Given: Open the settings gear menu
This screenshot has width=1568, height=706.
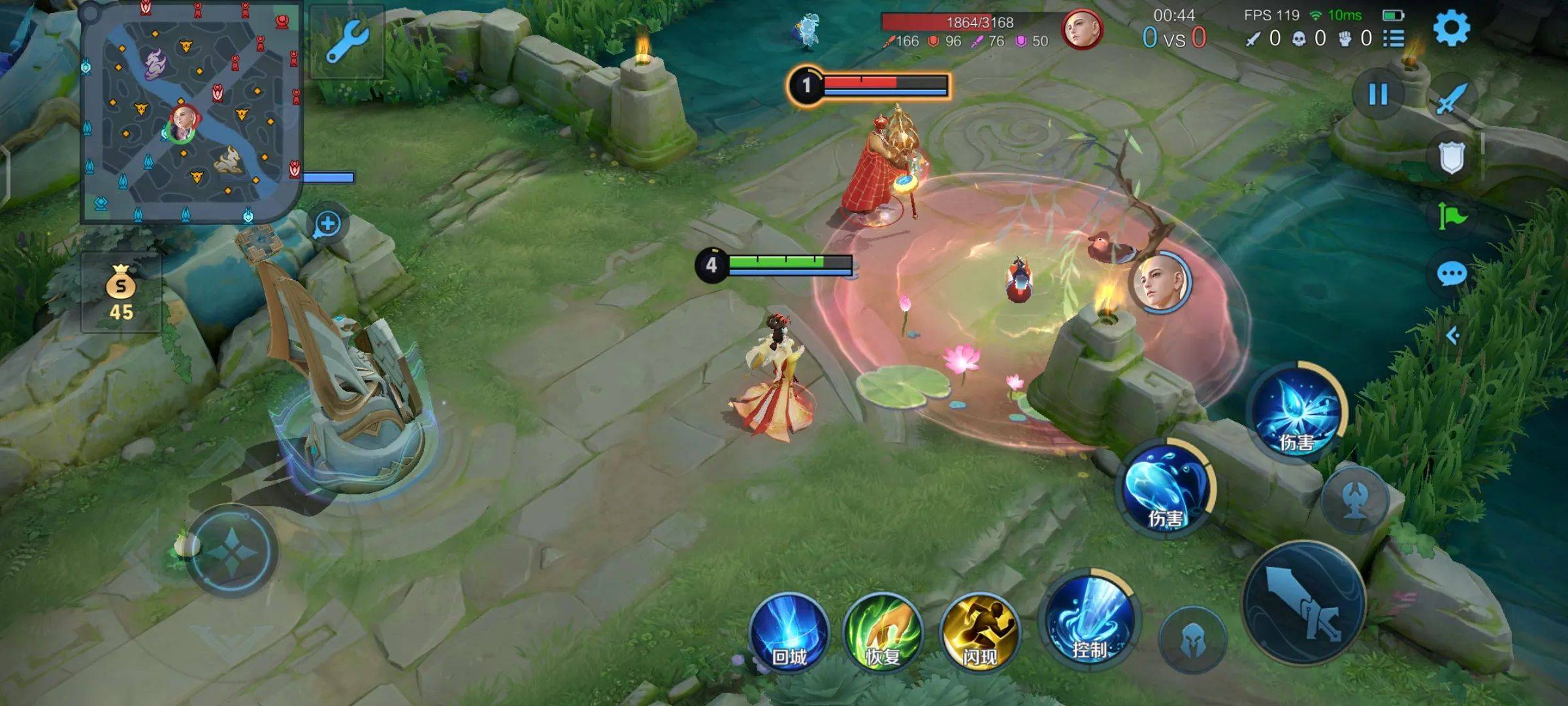Looking at the screenshot, I should coord(1451,28).
